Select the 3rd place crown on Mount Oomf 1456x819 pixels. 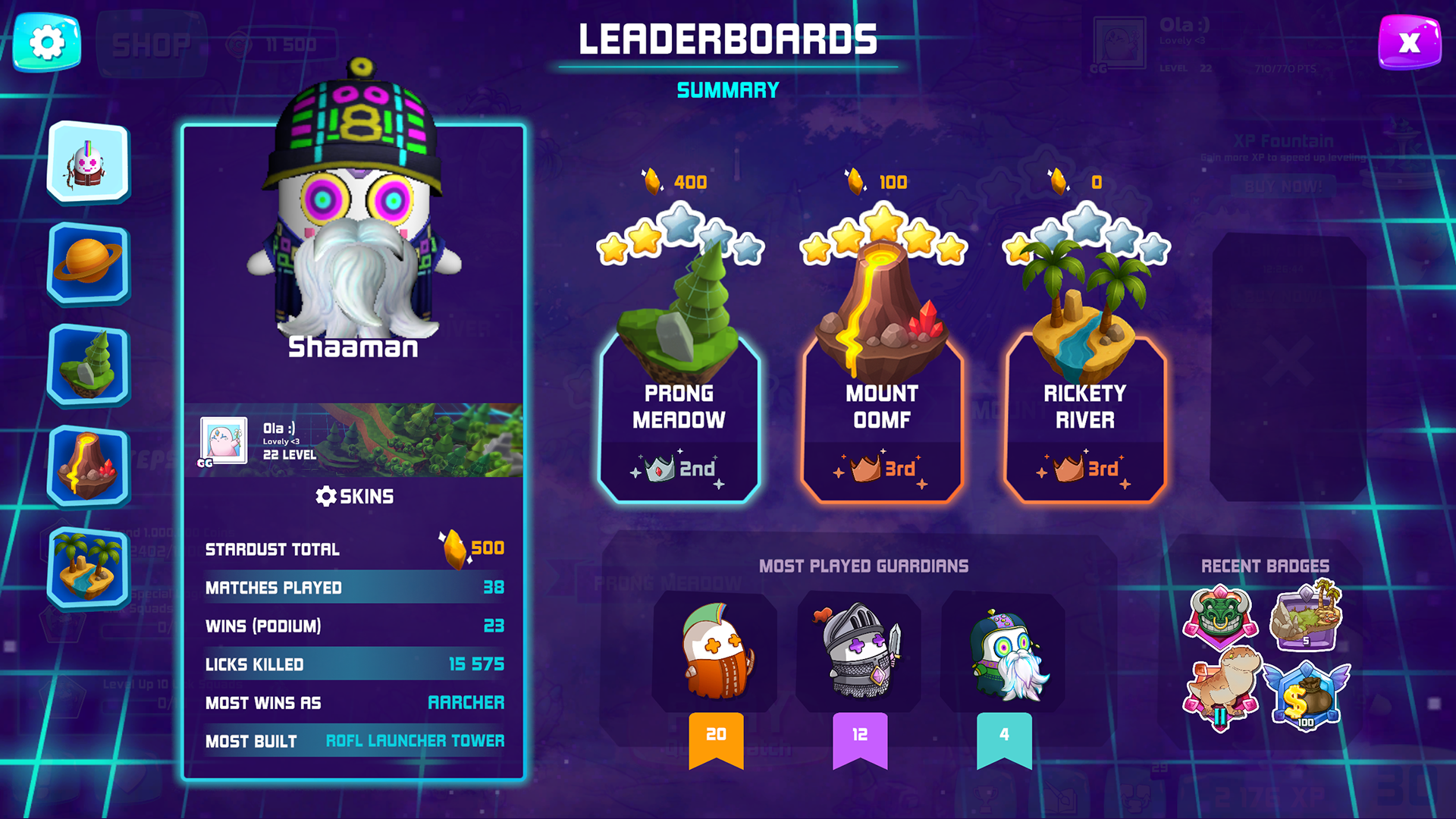[882, 469]
